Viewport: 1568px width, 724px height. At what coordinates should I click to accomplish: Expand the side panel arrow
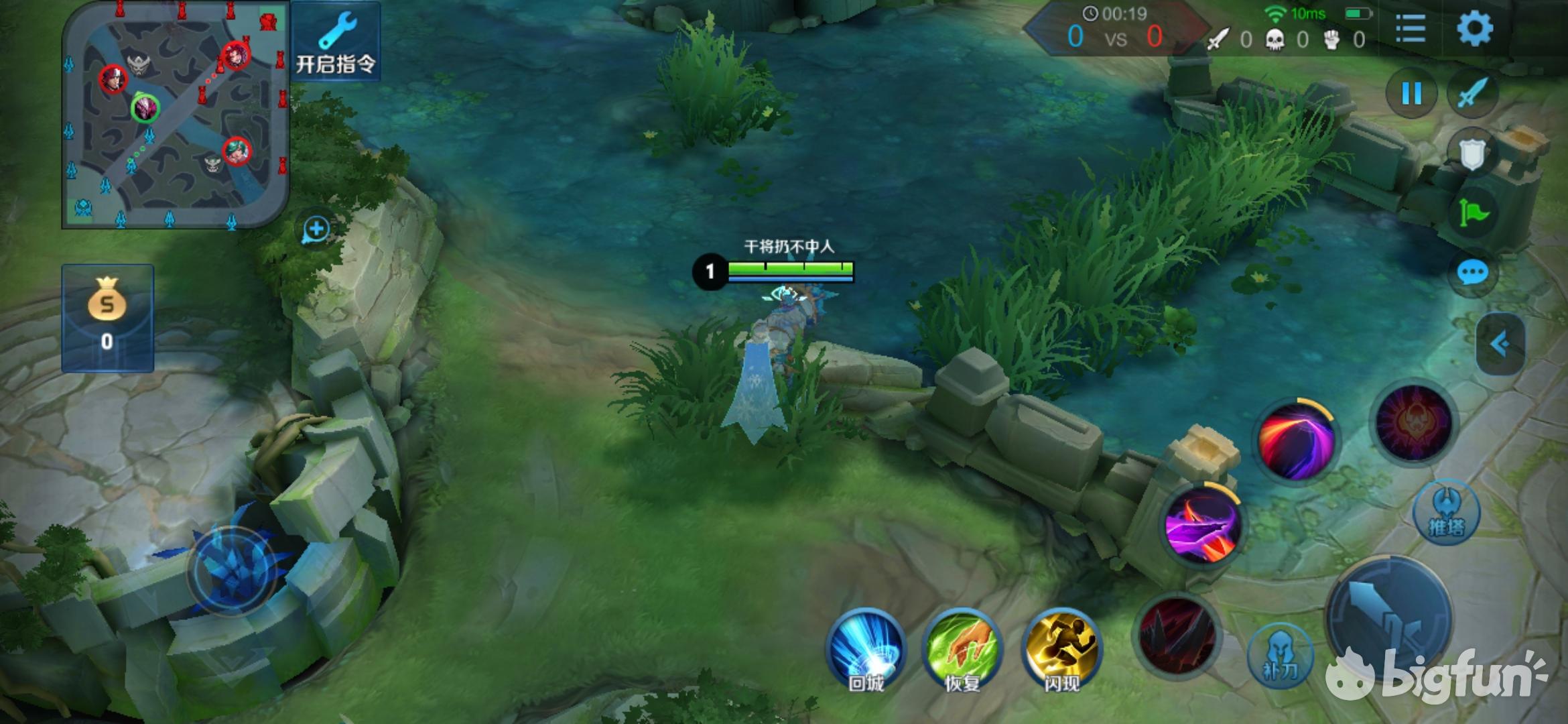click(1500, 344)
